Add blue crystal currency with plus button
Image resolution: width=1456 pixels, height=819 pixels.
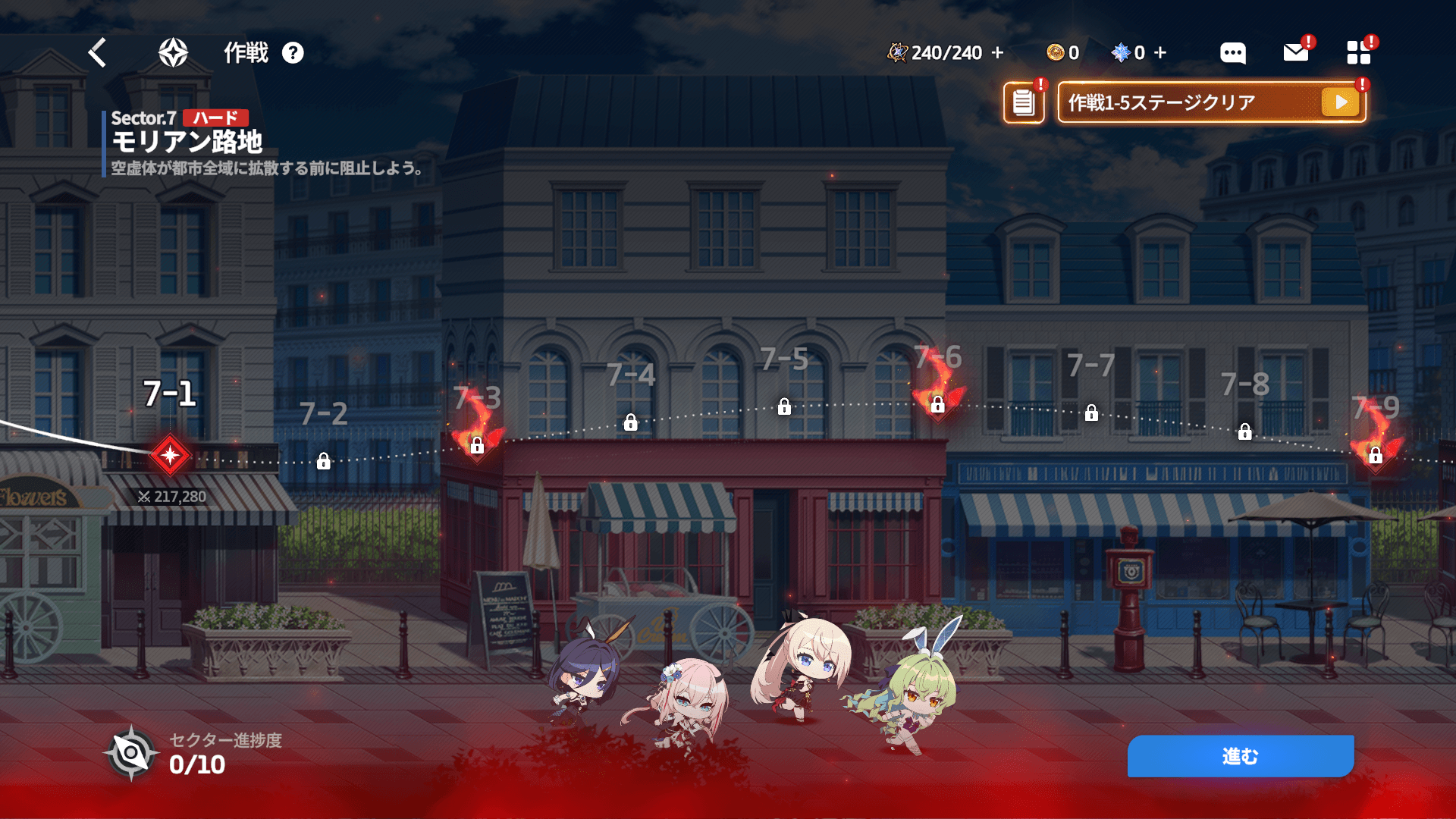[1160, 53]
